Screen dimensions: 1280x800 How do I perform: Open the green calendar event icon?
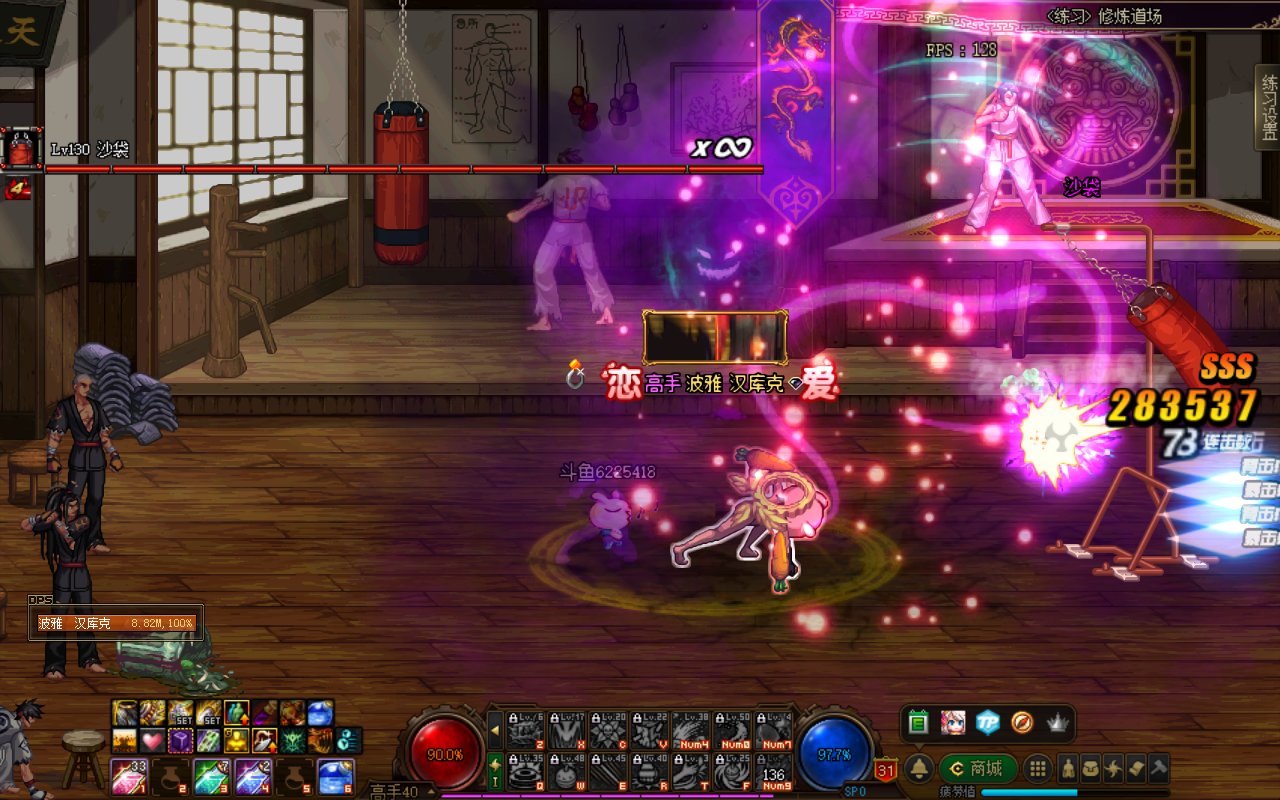[x=918, y=722]
